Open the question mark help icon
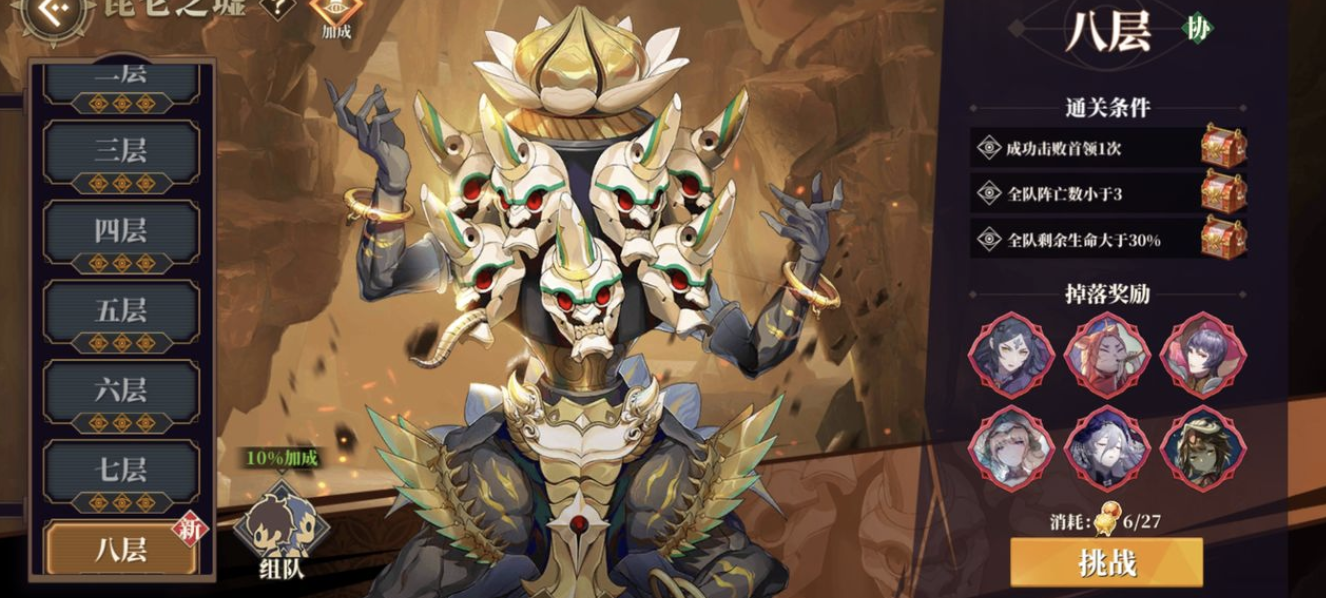Image resolution: width=1326 pixels, height=598 pixels. pos(277,8)
